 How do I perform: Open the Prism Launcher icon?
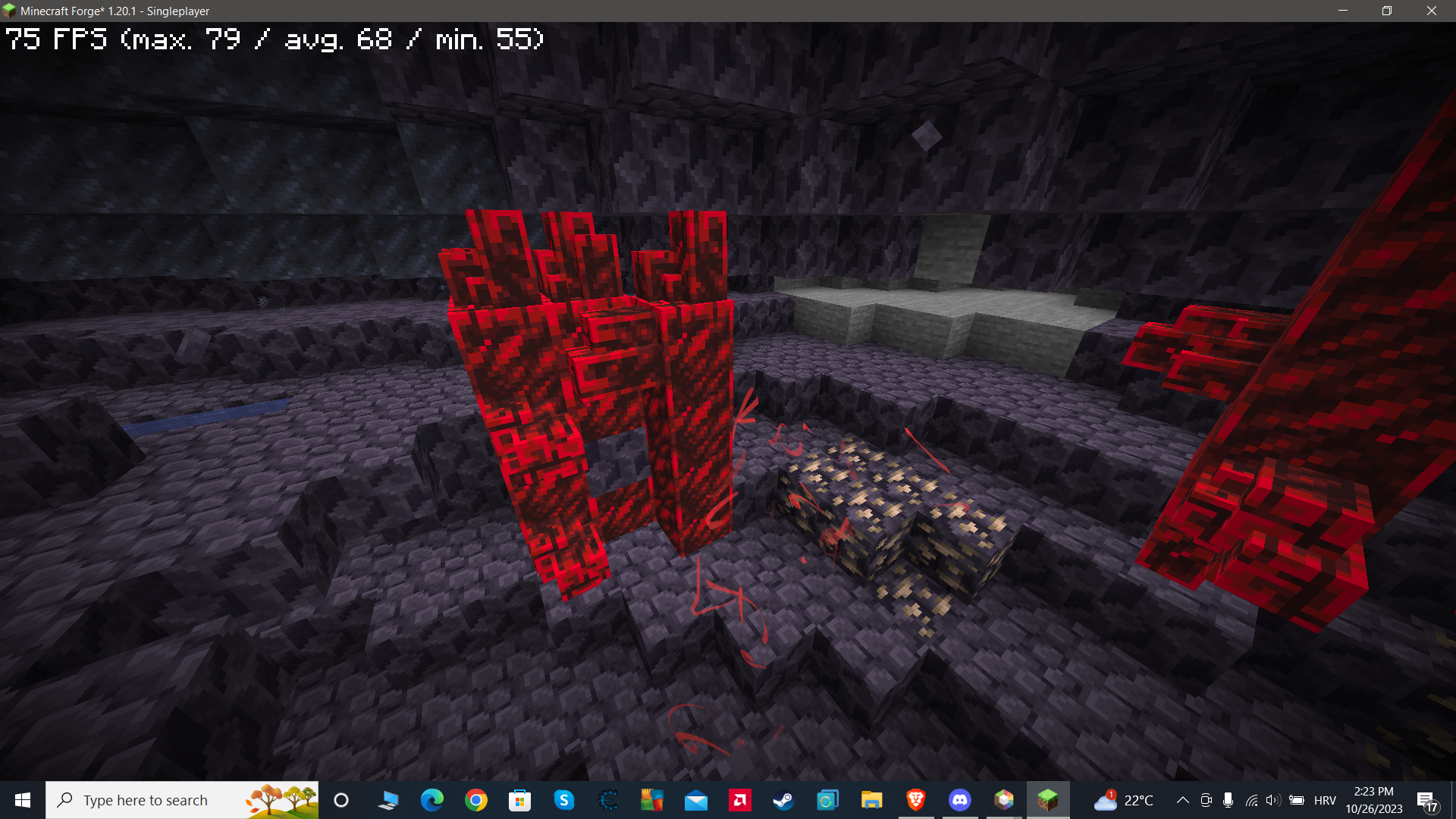tap(1004, 799)
